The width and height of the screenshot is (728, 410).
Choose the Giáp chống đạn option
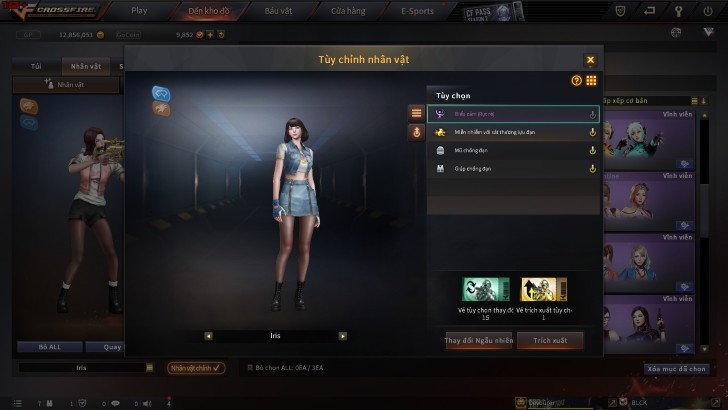[x=512, y=168]
